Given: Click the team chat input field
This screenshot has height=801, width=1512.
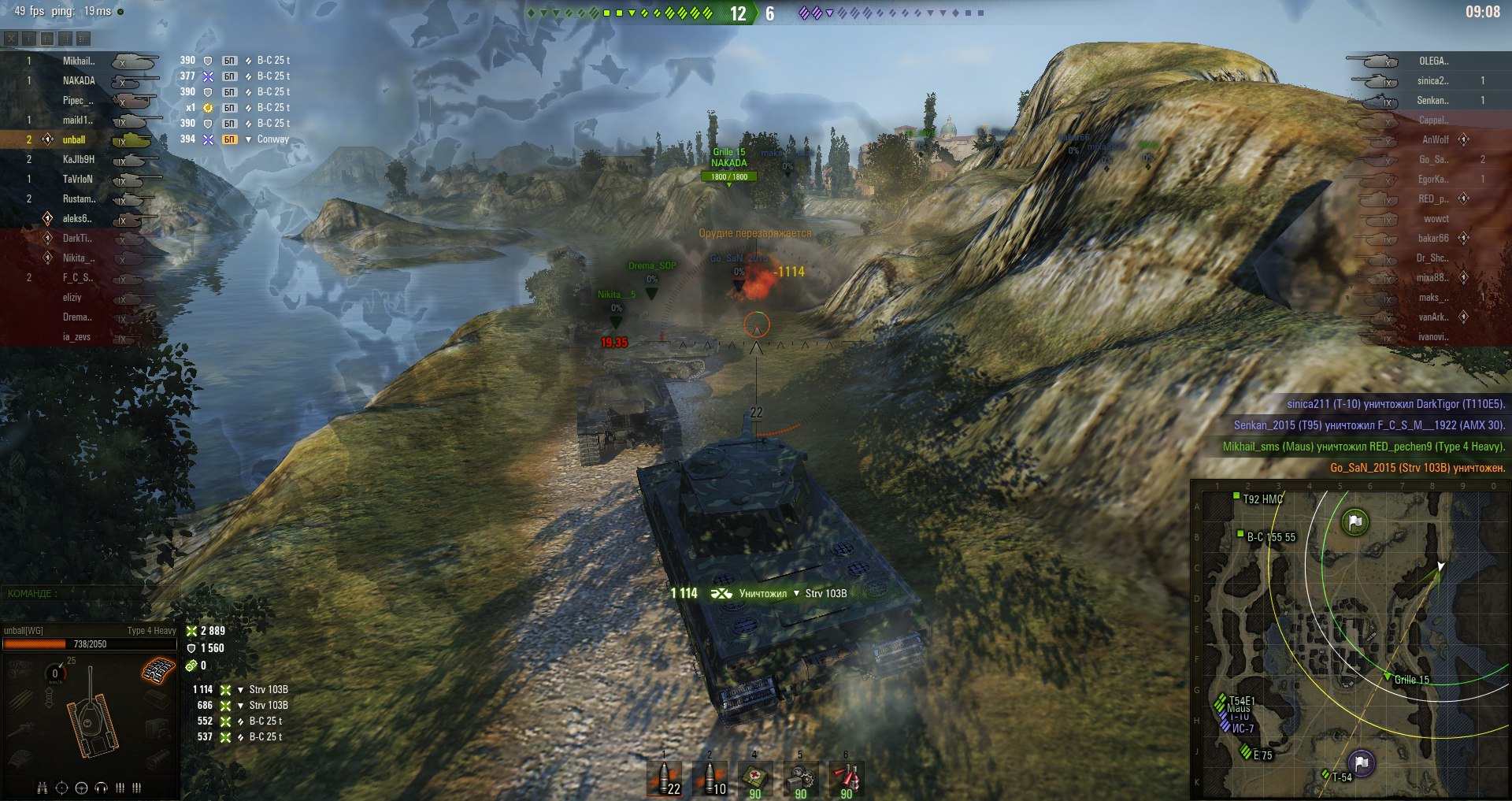Looking at the screenshot, I should click(x=79, y=593).
